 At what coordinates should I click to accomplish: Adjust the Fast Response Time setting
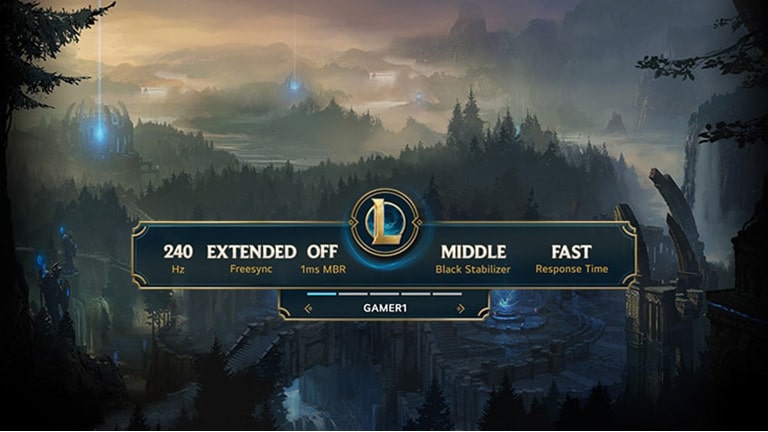570,257
